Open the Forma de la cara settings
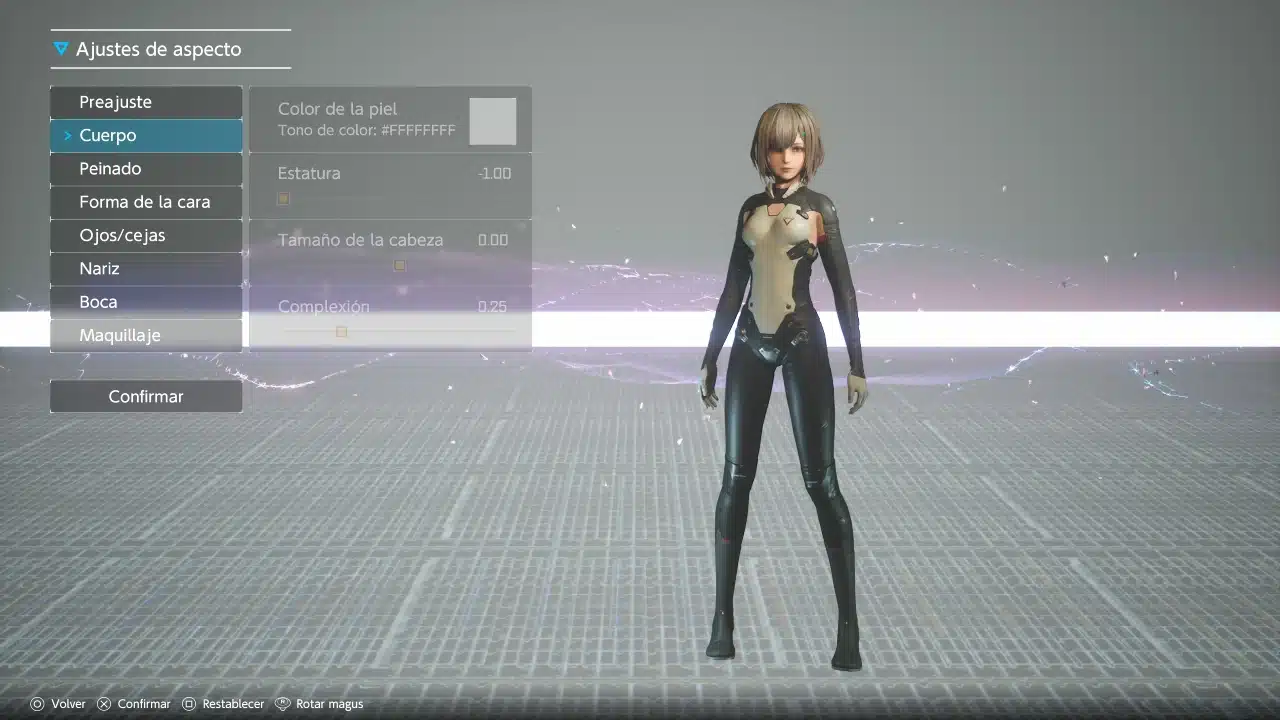 click(x=145, y=201)
